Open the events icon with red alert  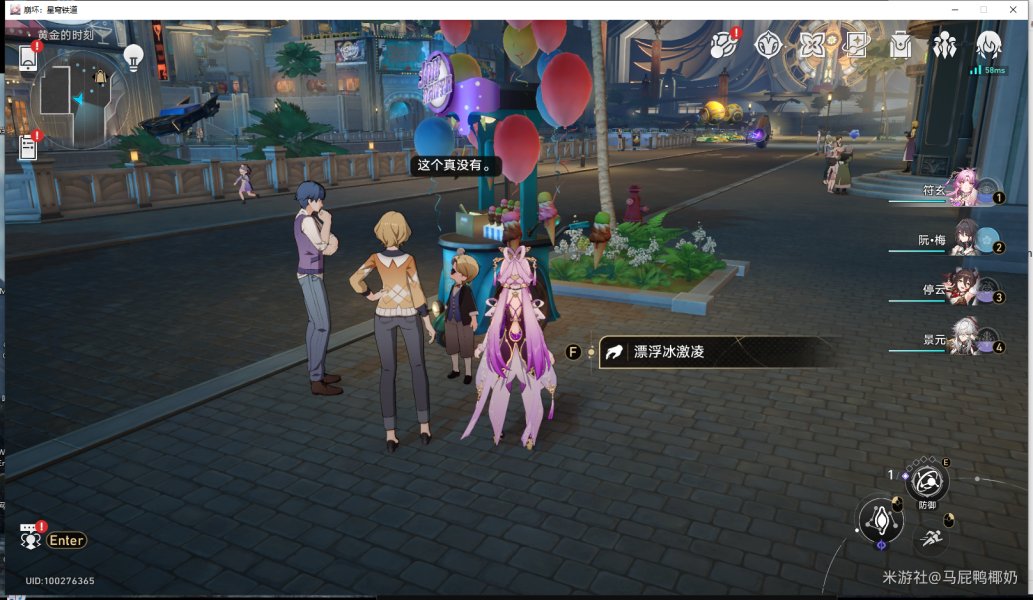(723, 46)
